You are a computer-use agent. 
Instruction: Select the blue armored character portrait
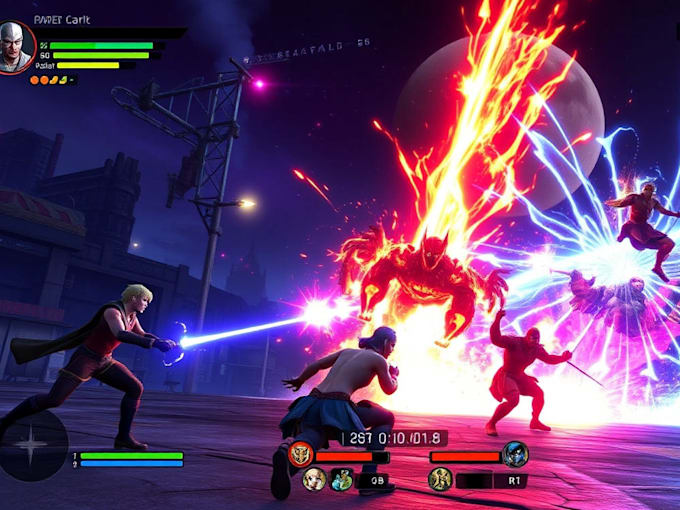tap(515, 455)
